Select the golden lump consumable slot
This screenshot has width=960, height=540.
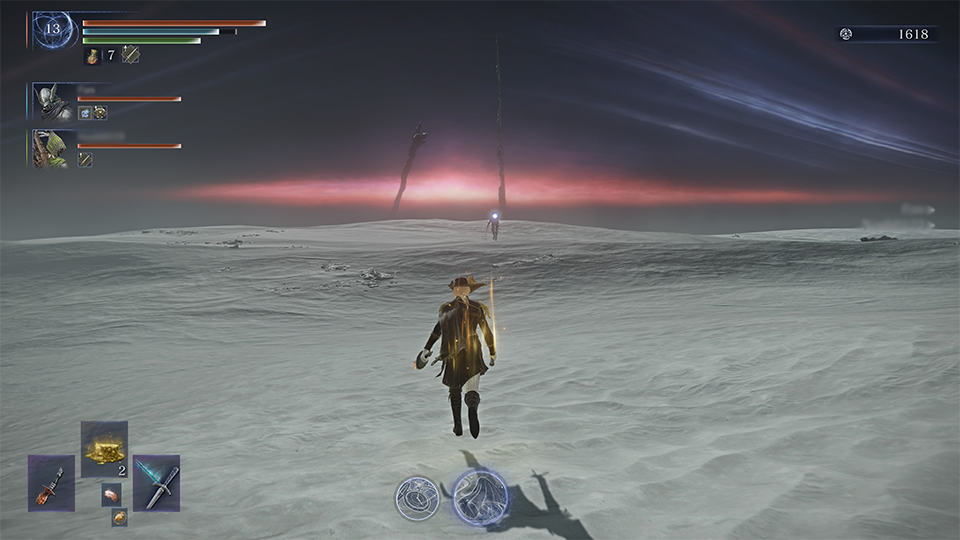click(104, 450)
